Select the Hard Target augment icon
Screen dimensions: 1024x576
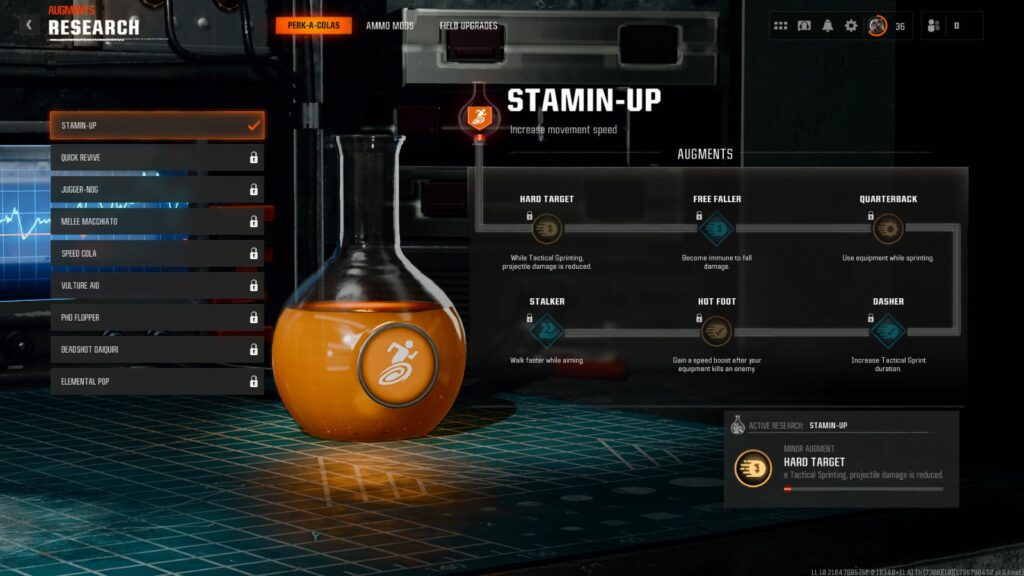pyautogui.click(x=546, y=229)
